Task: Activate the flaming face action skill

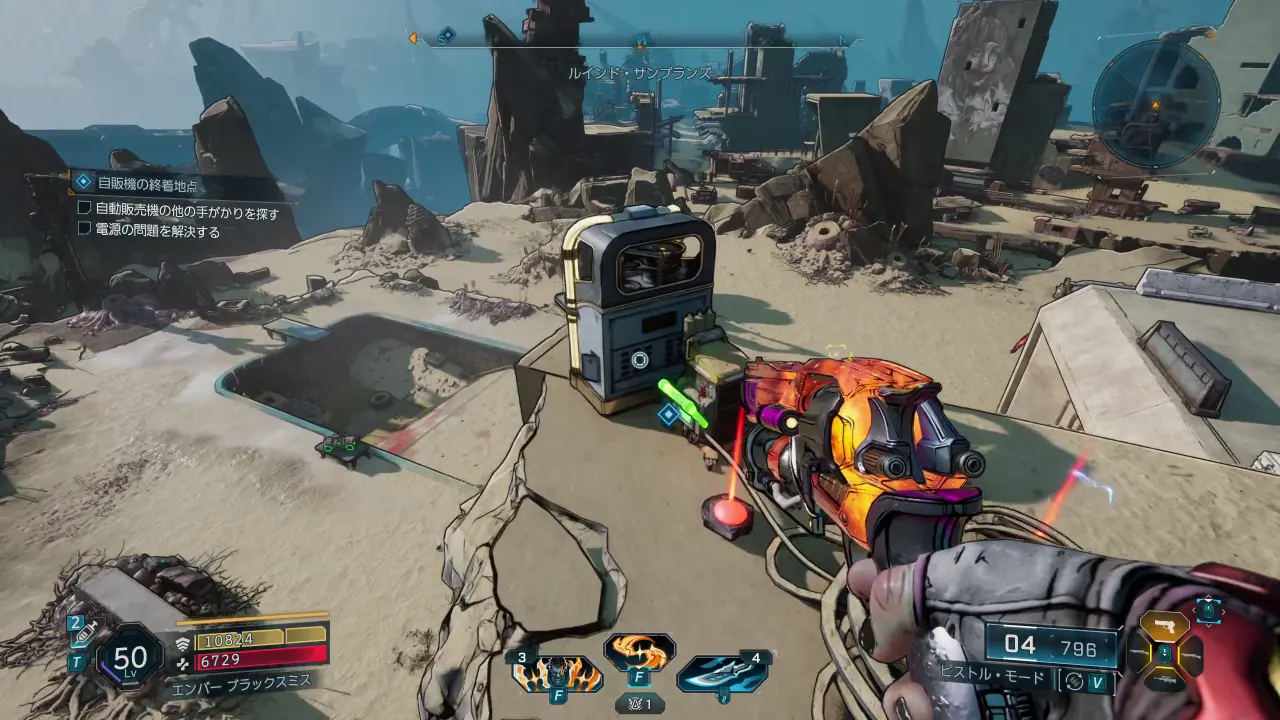Action: [x=557, y=672]
